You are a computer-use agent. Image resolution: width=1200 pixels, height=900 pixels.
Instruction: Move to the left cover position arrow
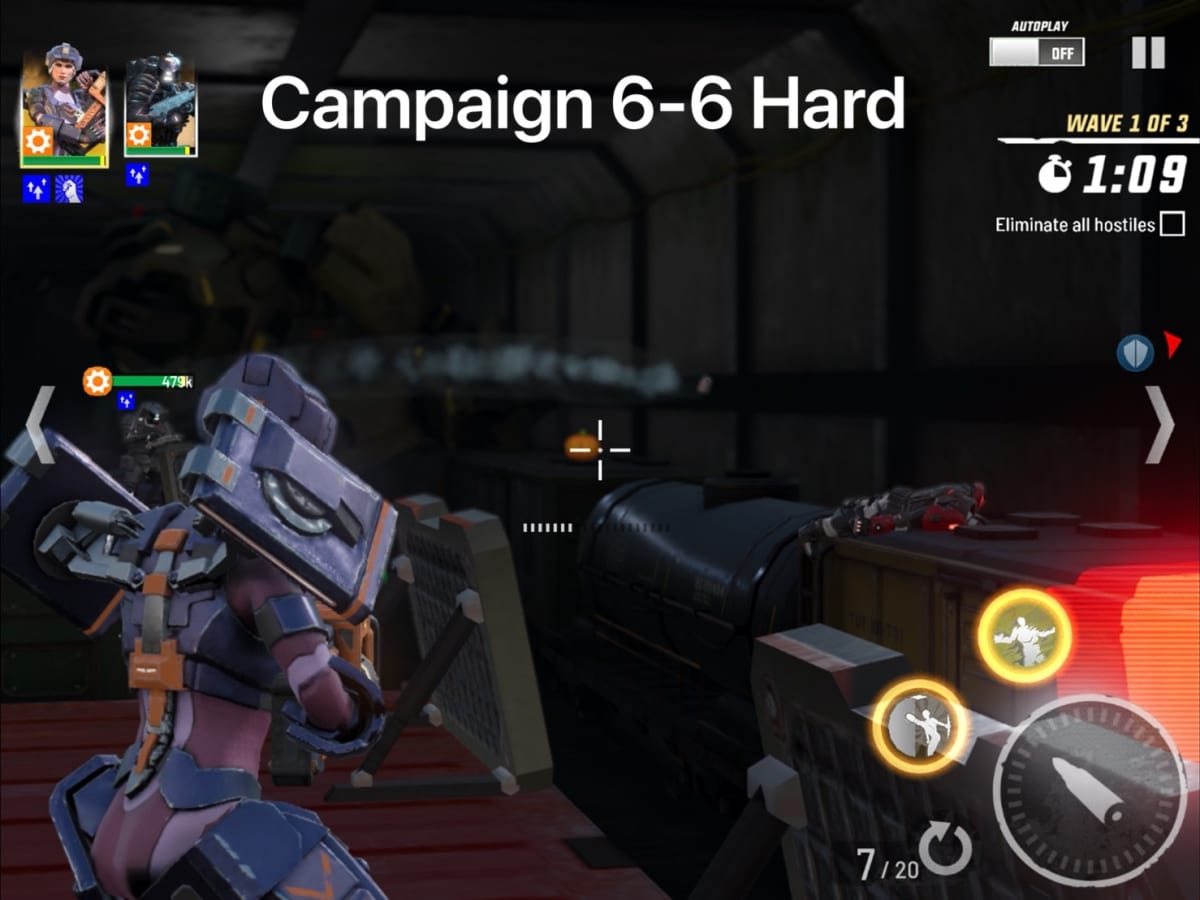click(x=39, y=425)
